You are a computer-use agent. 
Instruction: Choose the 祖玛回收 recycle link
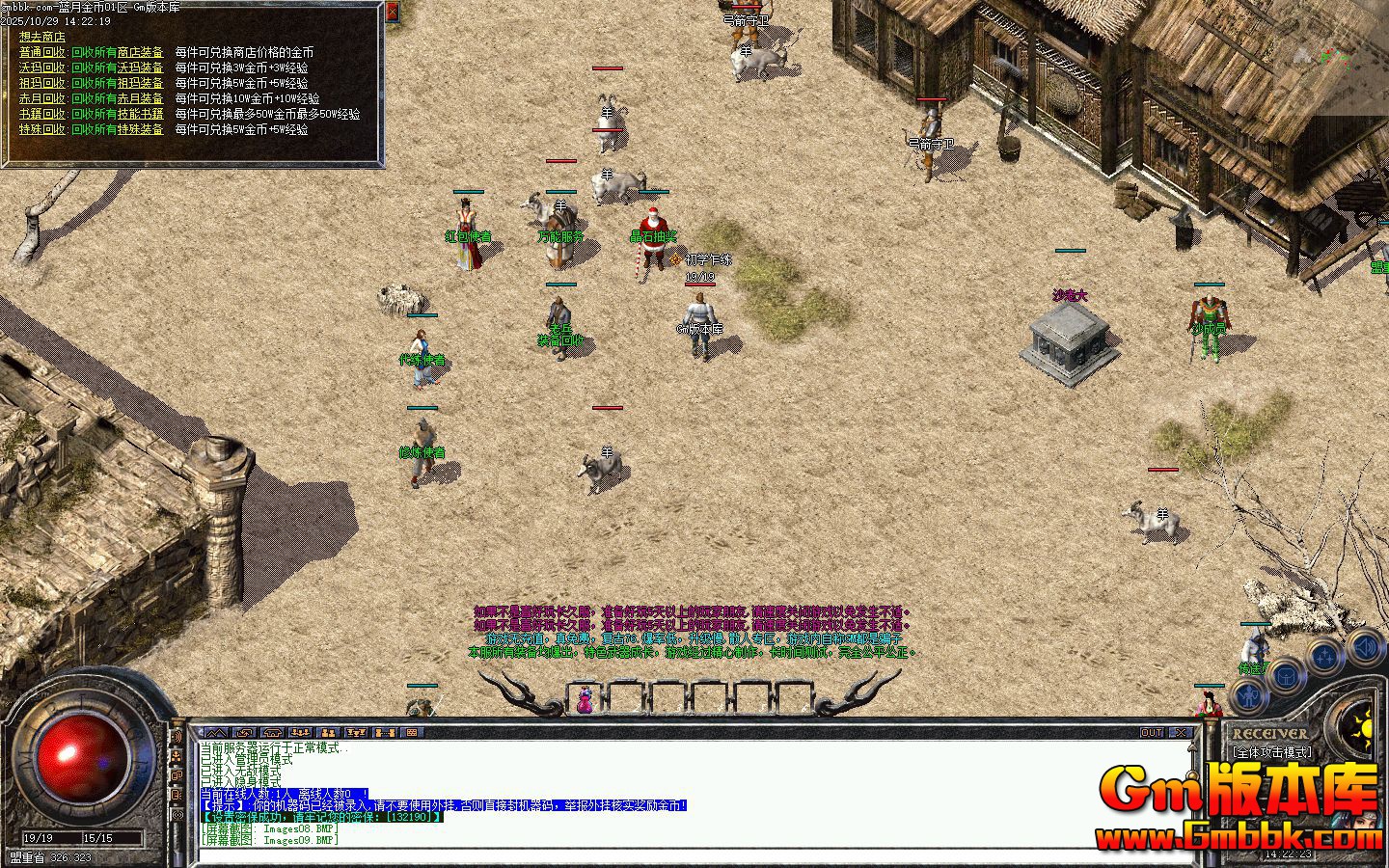42,83
